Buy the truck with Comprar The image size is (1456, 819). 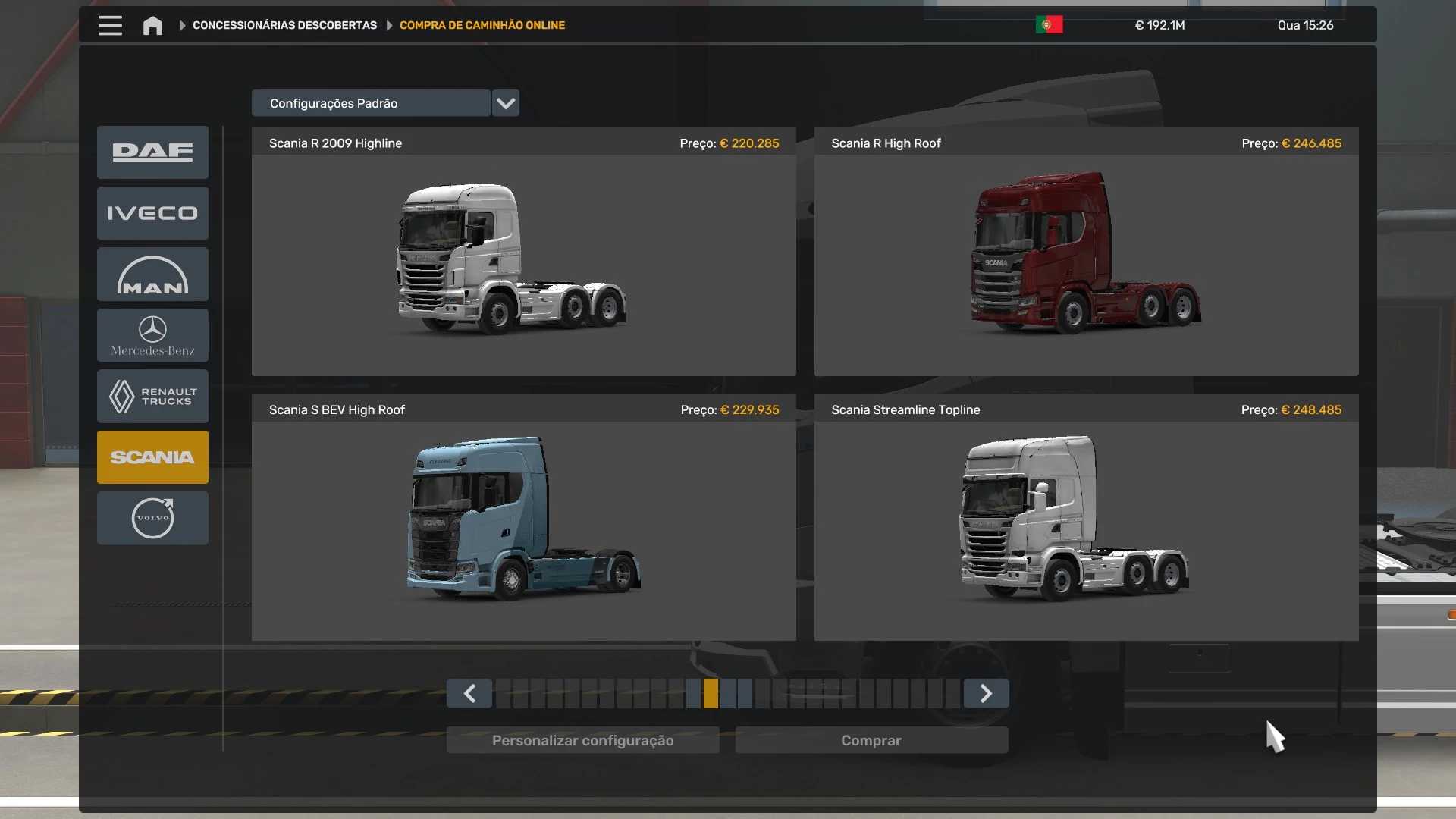pyautogui.click(x=871, y=740)
